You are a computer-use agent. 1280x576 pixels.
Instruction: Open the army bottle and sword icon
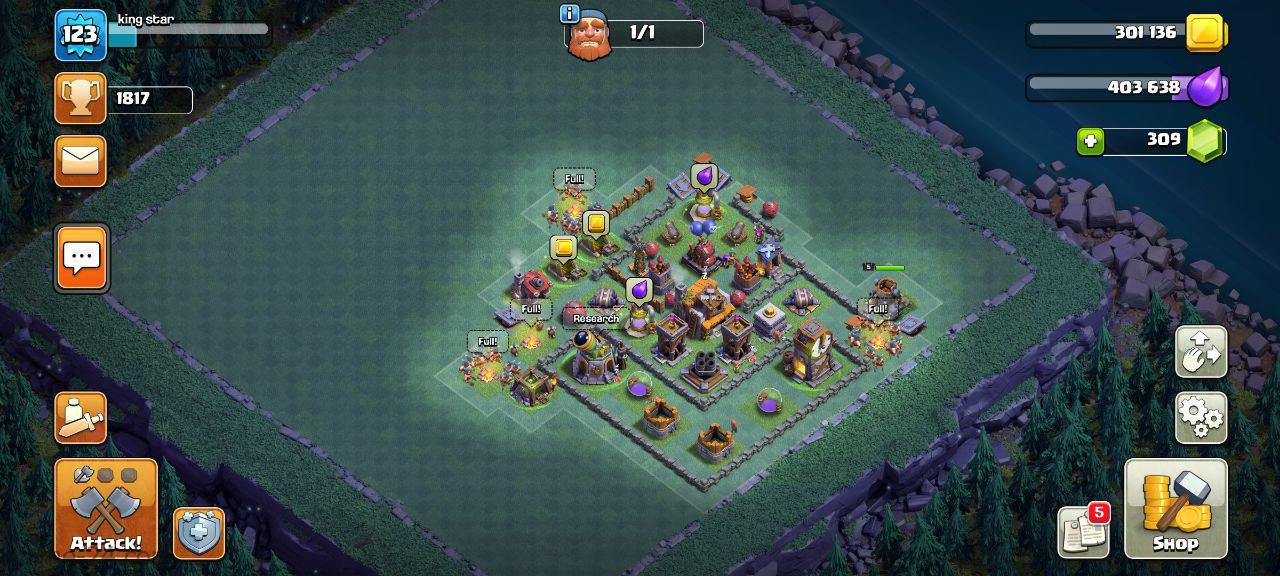[x=80, y=417]
